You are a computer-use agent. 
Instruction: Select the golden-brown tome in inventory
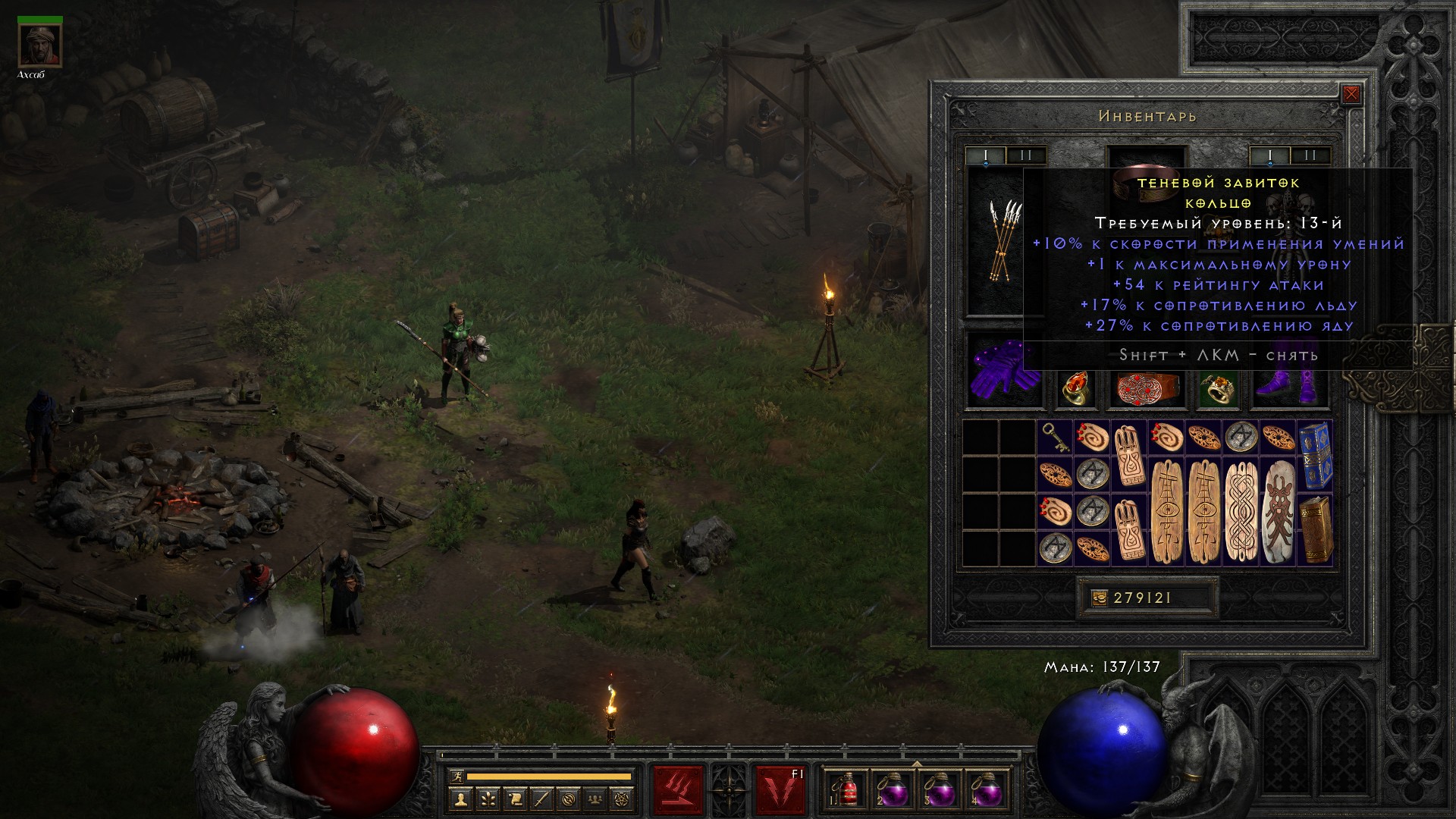click(x=1314, y=529)
